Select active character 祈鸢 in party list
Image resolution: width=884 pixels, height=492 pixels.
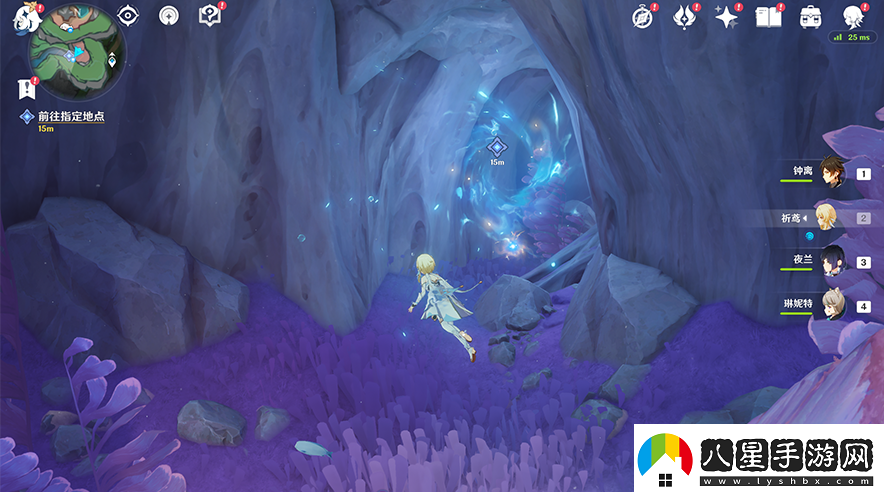828,217
